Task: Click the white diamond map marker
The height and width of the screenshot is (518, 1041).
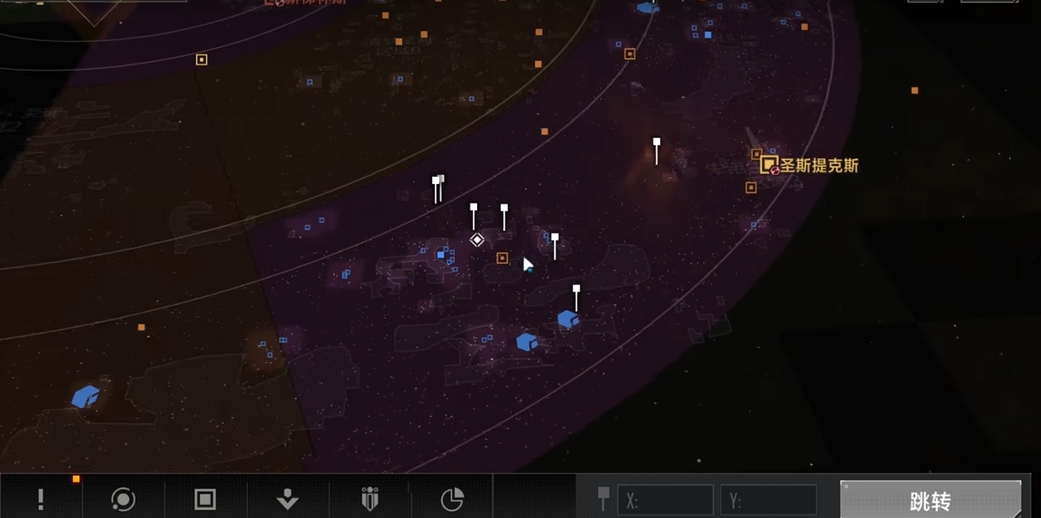Action: coord(477,240)
